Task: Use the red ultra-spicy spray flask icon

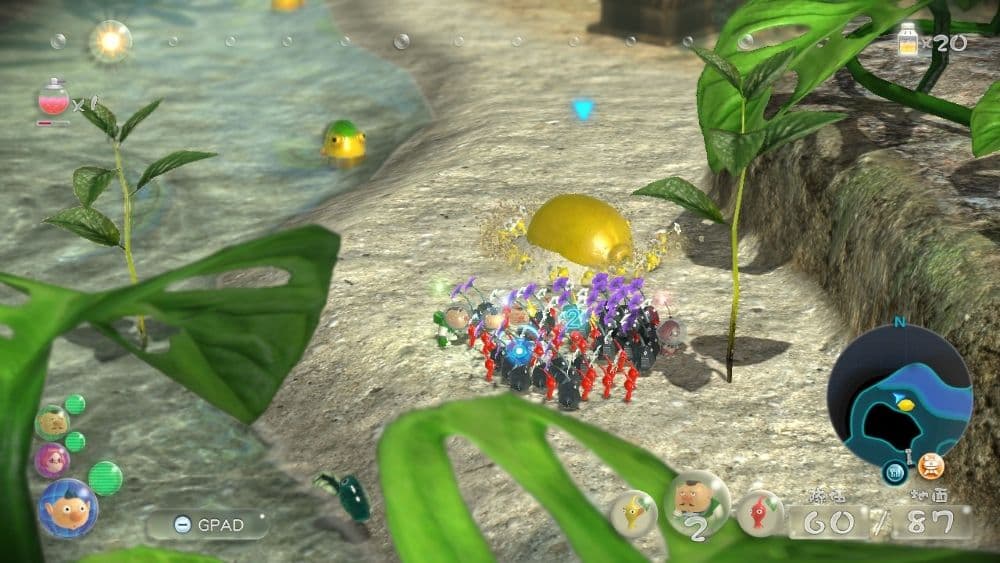Action: click(52, 102)
